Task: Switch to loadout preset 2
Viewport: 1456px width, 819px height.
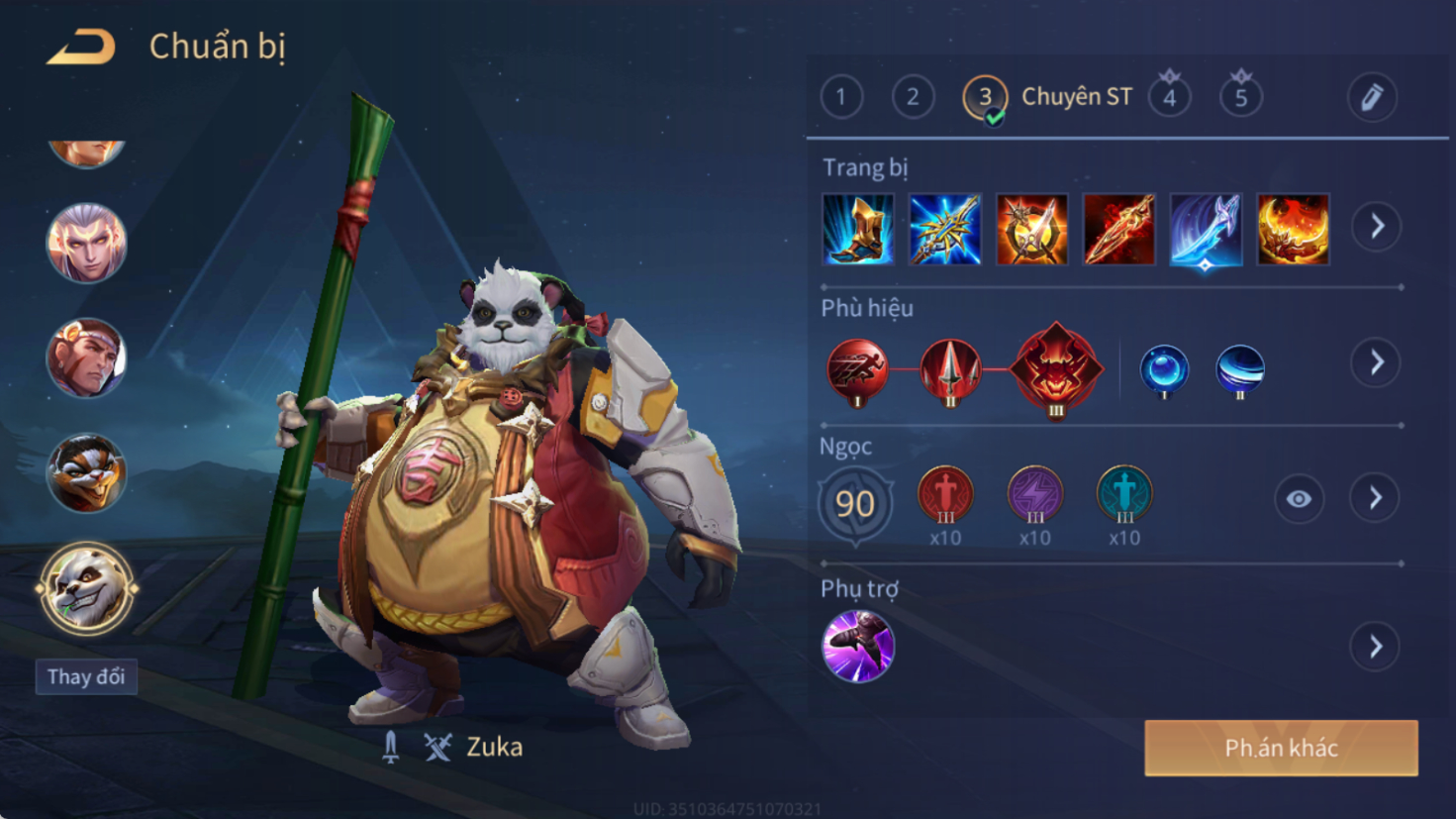Action: pos(913,97)
